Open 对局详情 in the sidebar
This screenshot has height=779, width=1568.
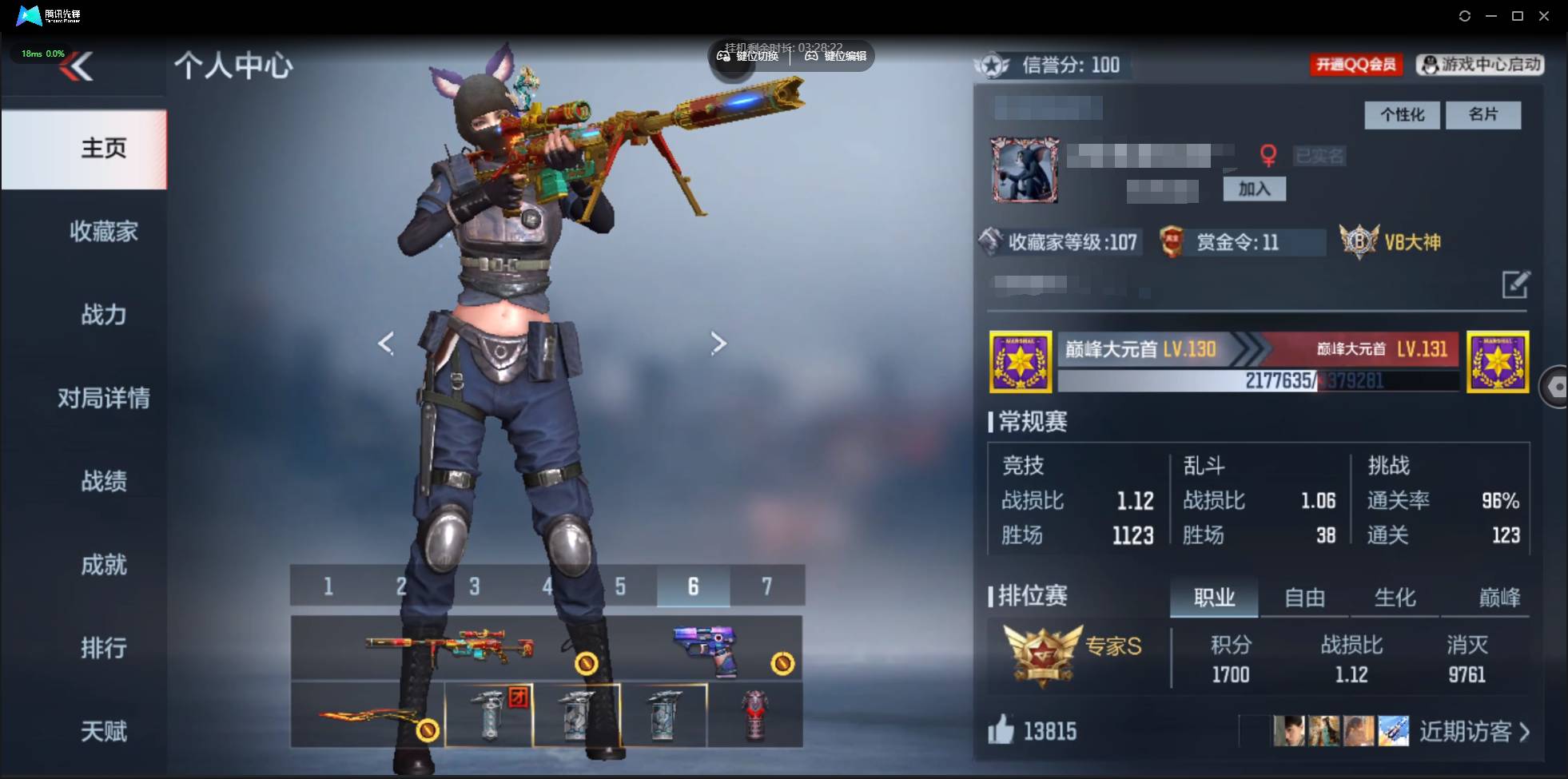tap(103, 398)
